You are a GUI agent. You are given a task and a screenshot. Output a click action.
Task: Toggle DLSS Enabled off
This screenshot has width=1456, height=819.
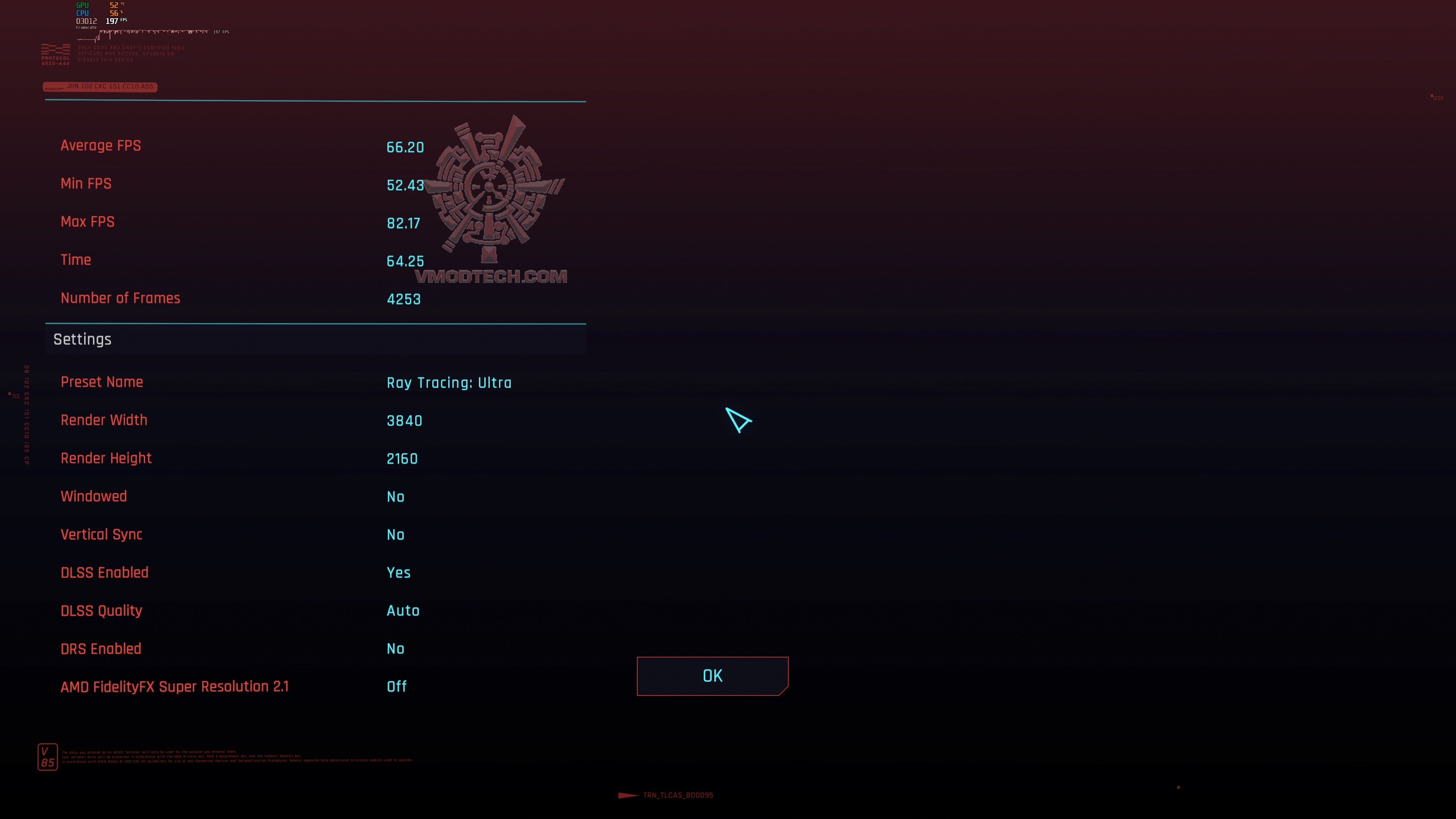point(399,573)
